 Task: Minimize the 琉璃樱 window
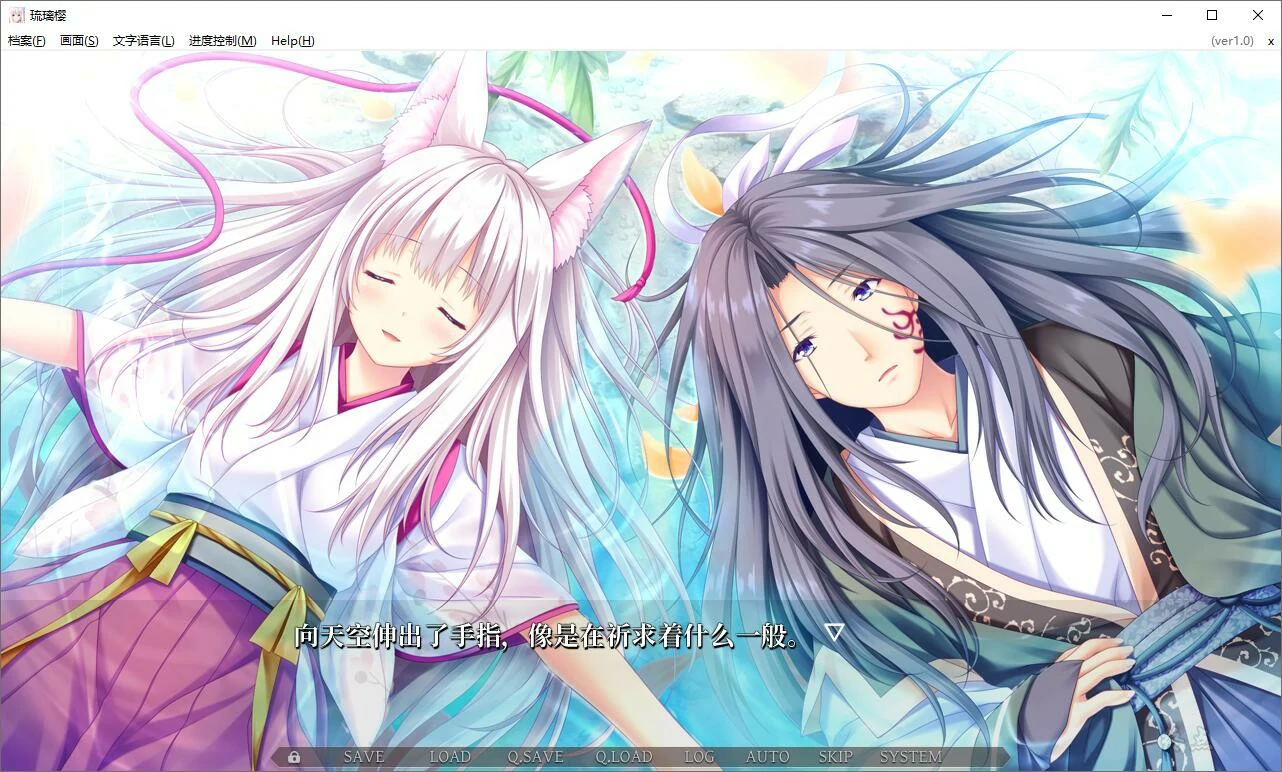click(1166, 15)
